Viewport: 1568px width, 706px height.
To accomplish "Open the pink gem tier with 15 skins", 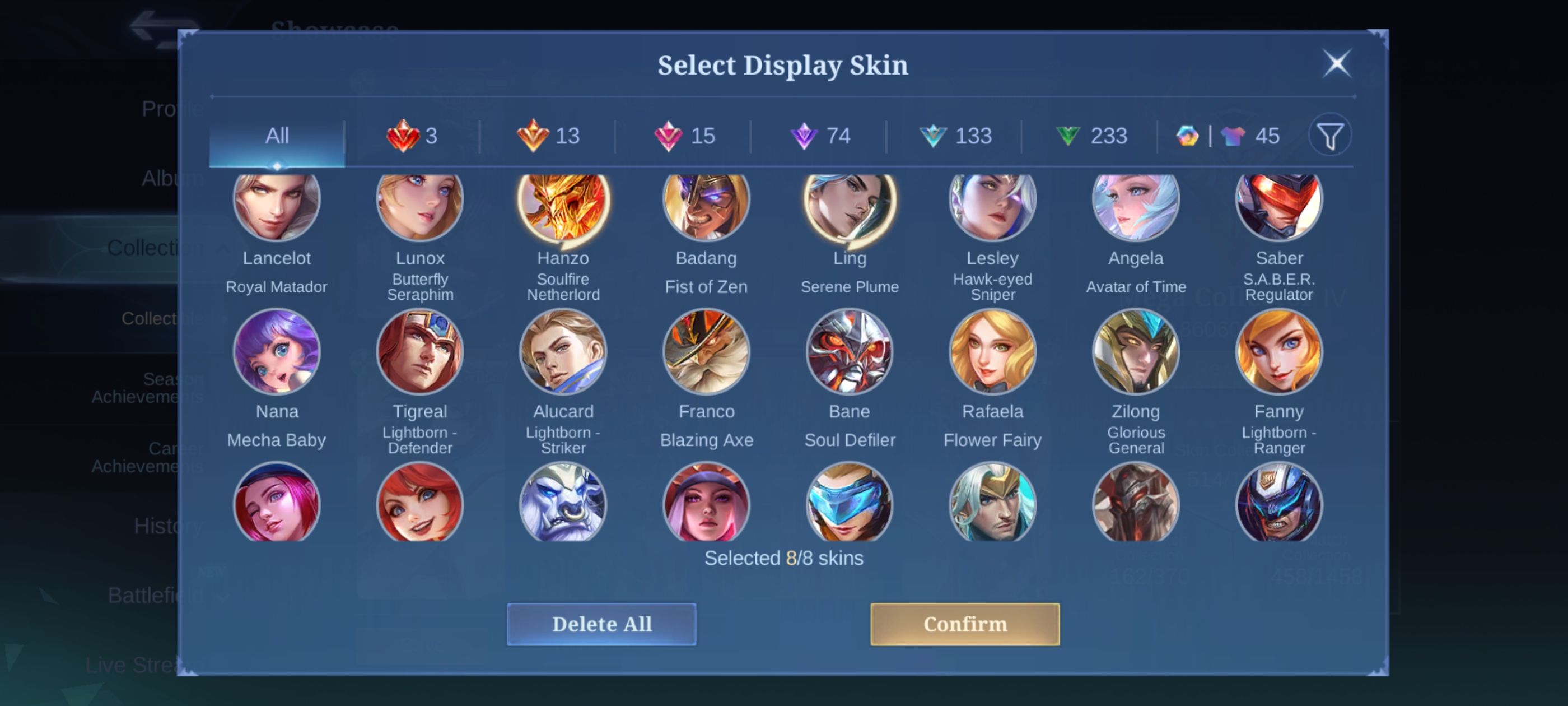I will pyautogui.click(x=684, y=136).
